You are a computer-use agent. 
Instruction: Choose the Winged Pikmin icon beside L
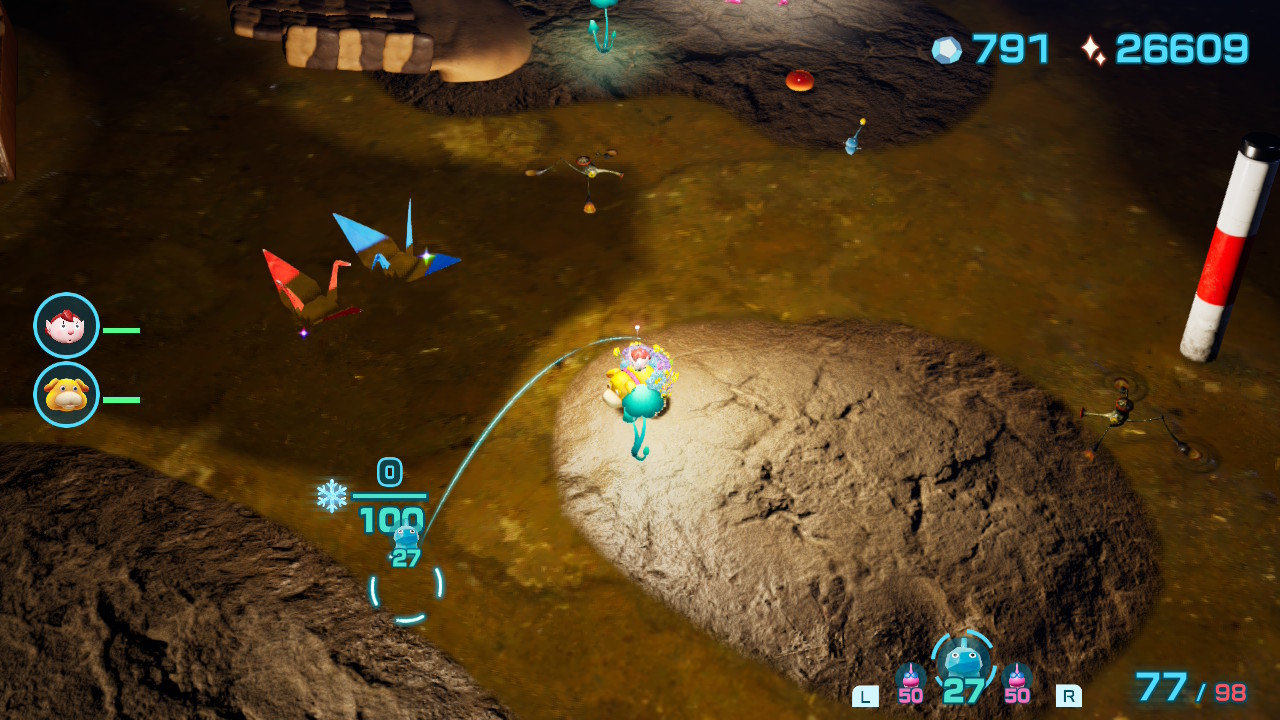pyautogui.click(x=910, y=678)
